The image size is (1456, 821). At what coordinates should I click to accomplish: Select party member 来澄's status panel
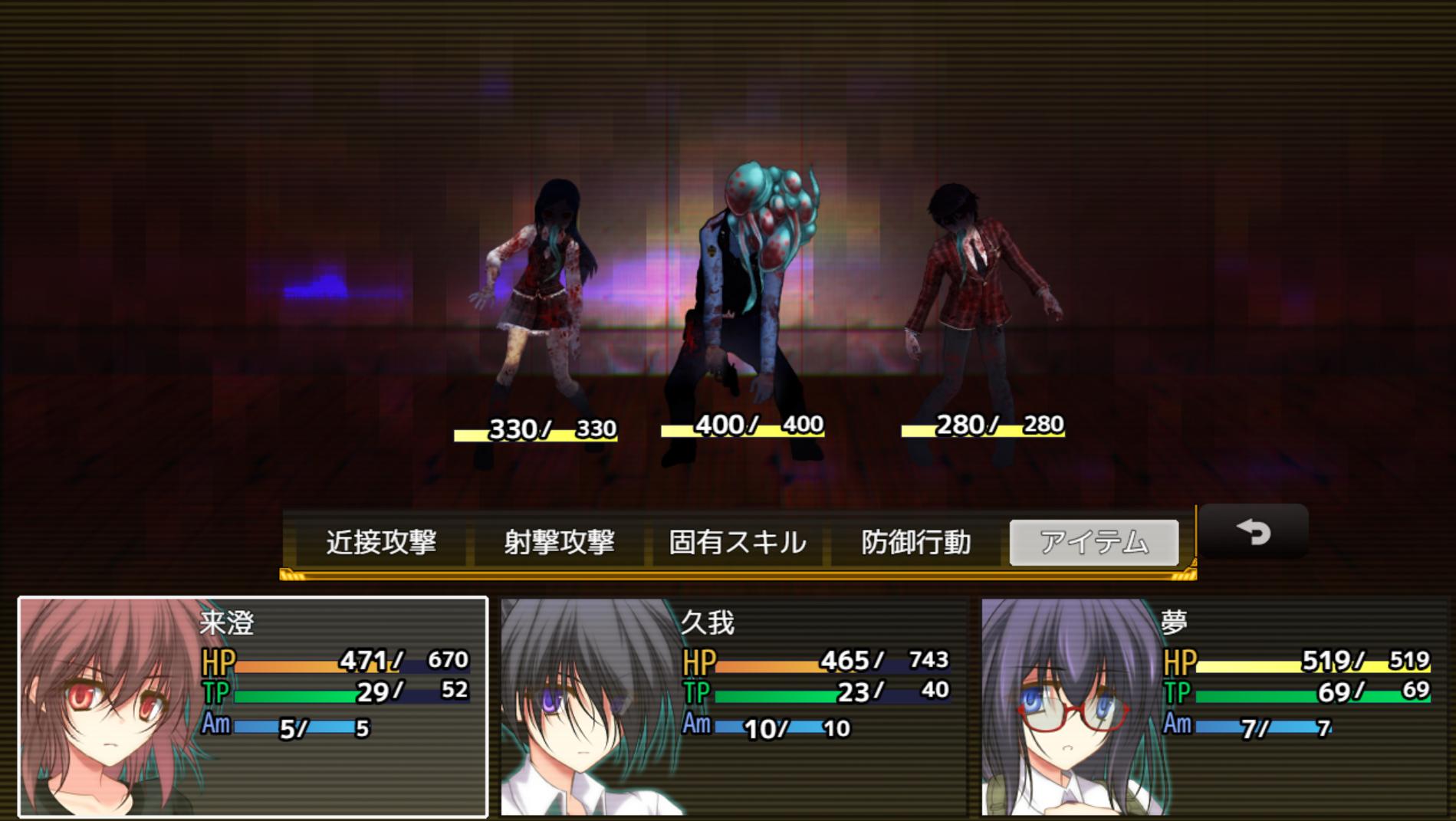[253, 706]
